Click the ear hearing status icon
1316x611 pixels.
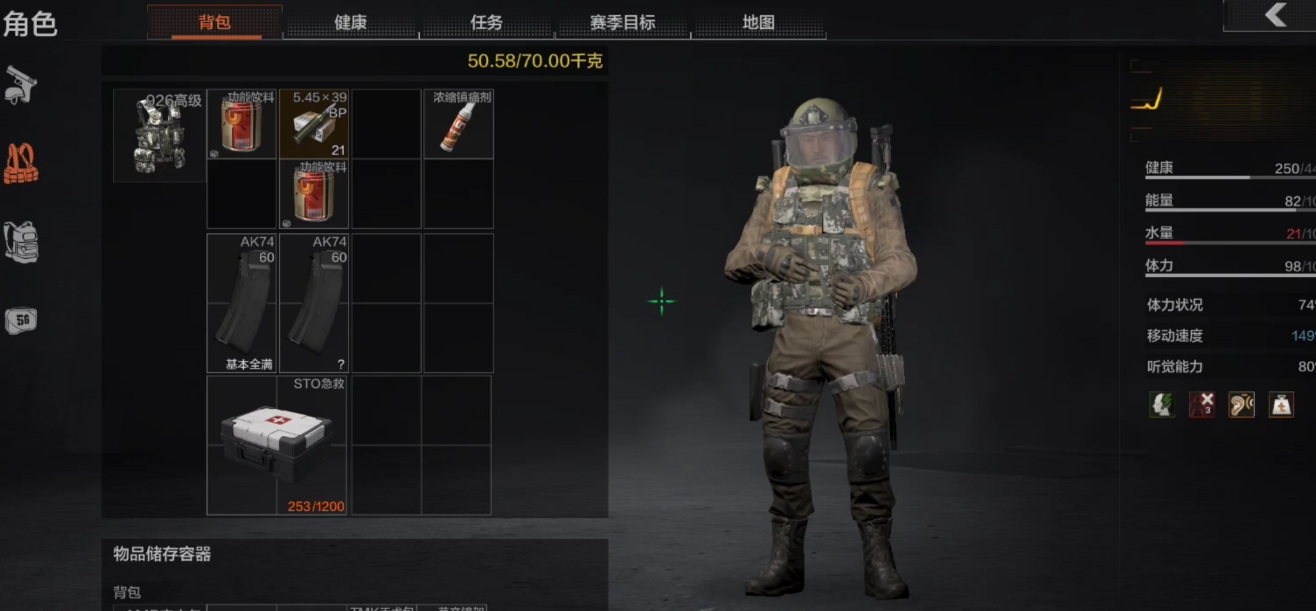coord(1241,405)
